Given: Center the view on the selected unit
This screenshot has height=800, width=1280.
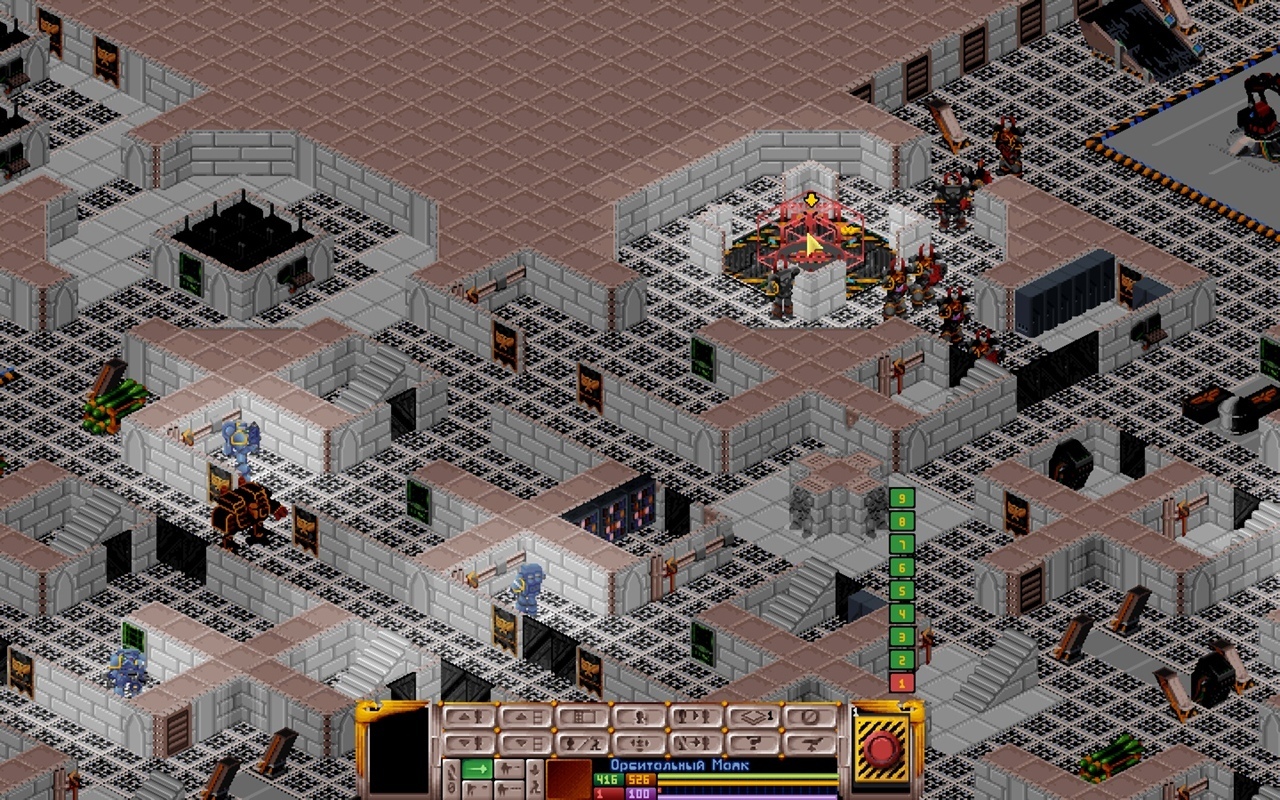Looking at the screenshot, I should point(639,743).
